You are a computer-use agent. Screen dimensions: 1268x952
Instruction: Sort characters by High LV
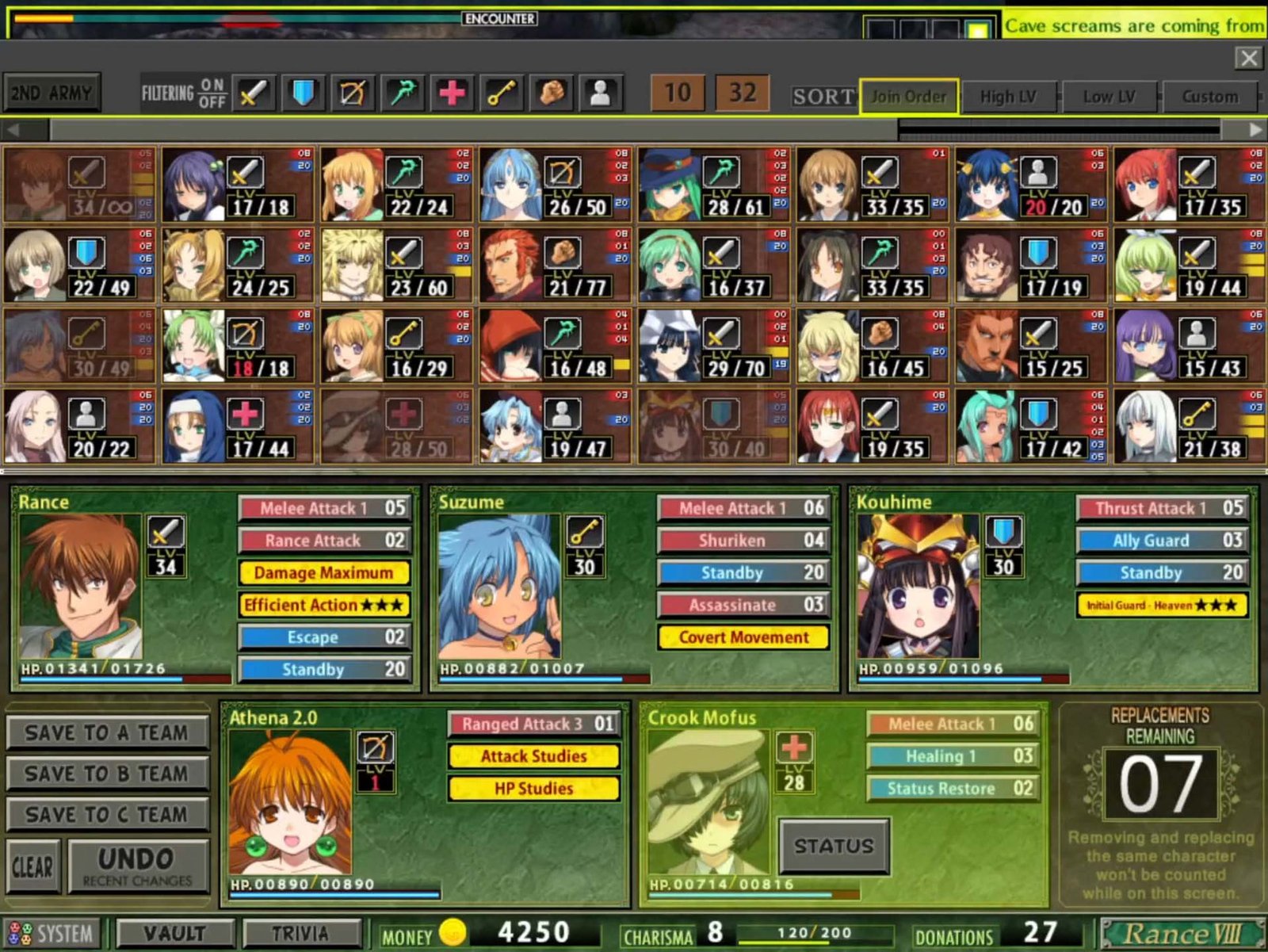coord(1008,97)
